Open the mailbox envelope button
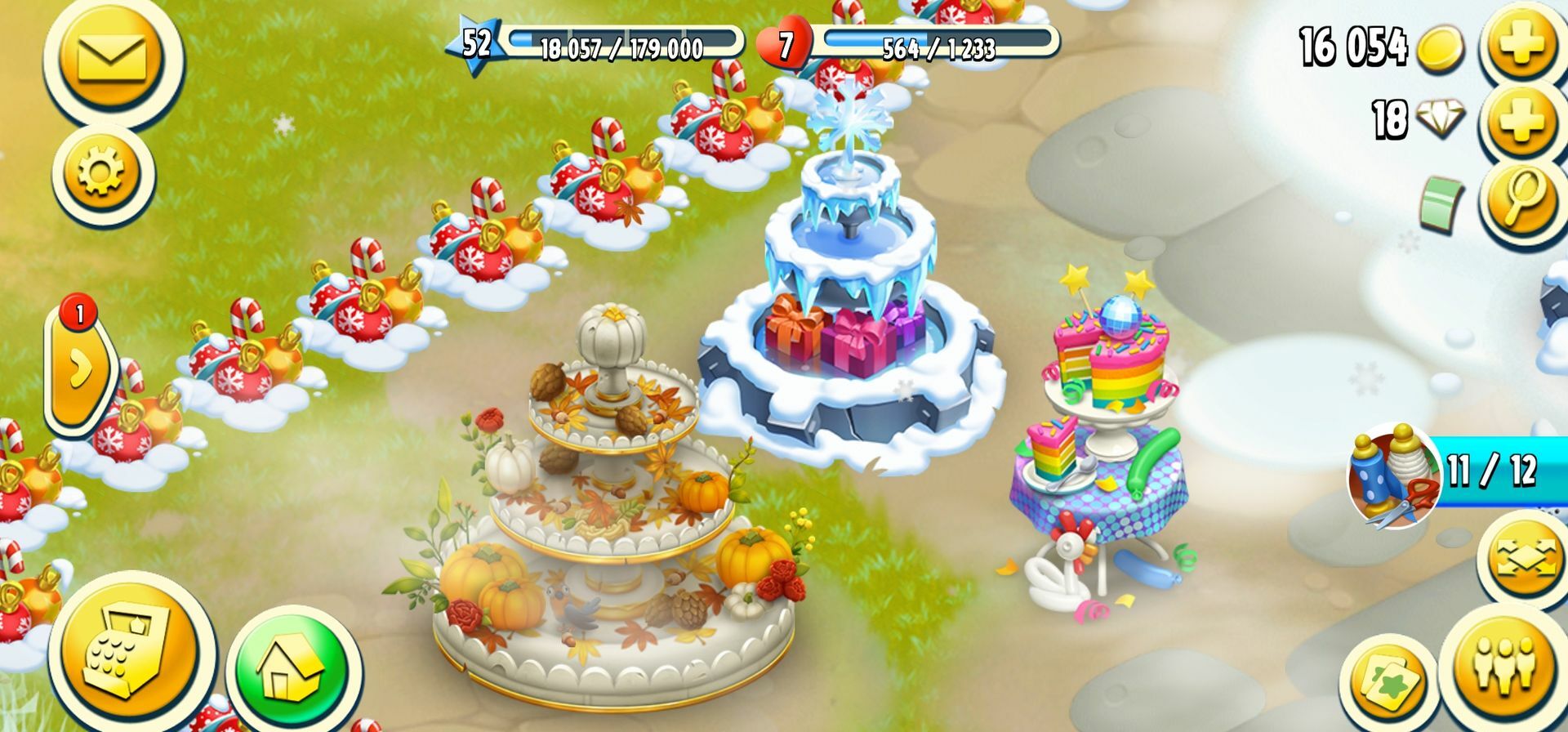This screenshot has width=1568, height=732. [111, 59]
